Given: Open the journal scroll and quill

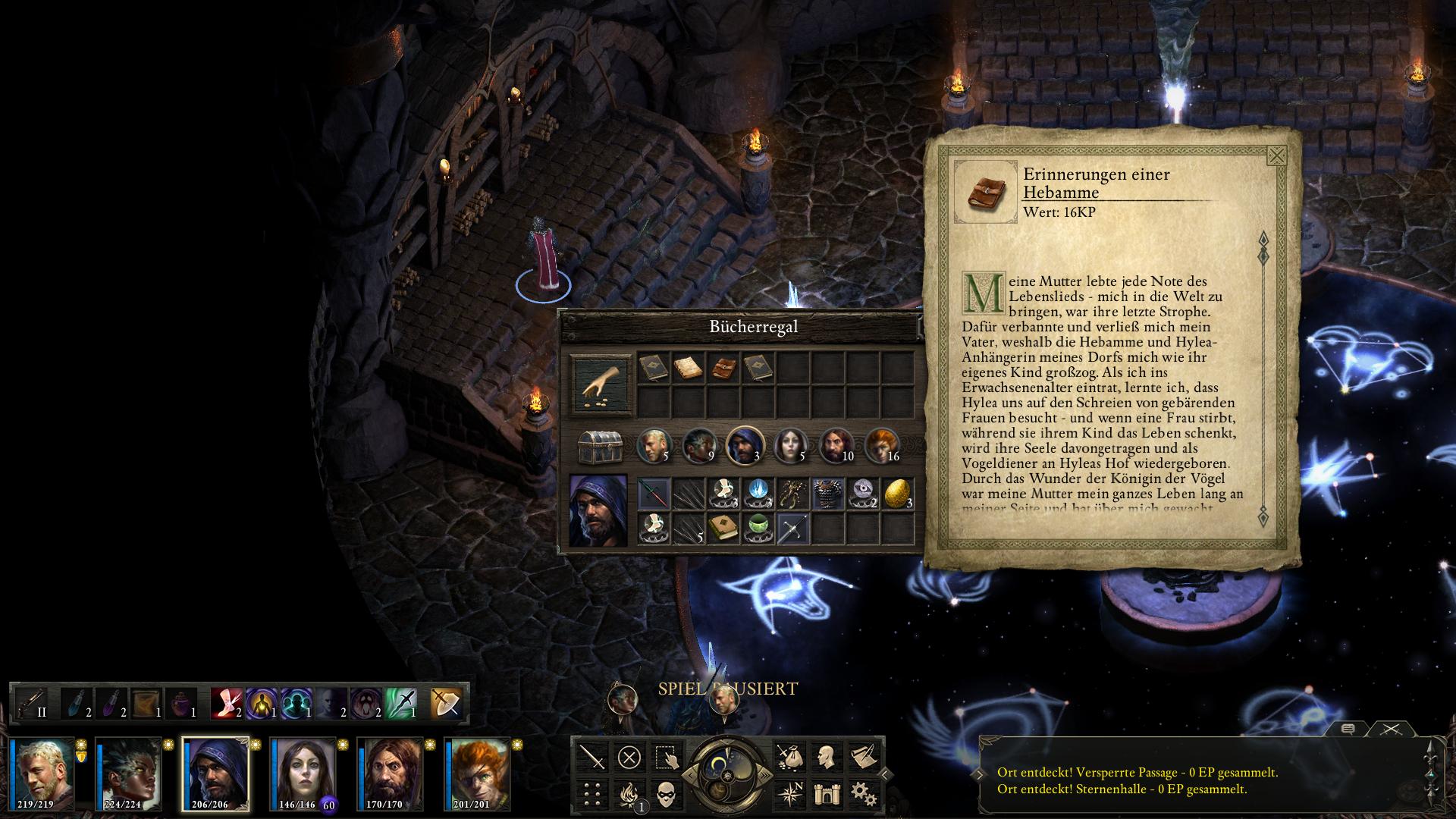Looking at the screenshot, I should point(863,757).
